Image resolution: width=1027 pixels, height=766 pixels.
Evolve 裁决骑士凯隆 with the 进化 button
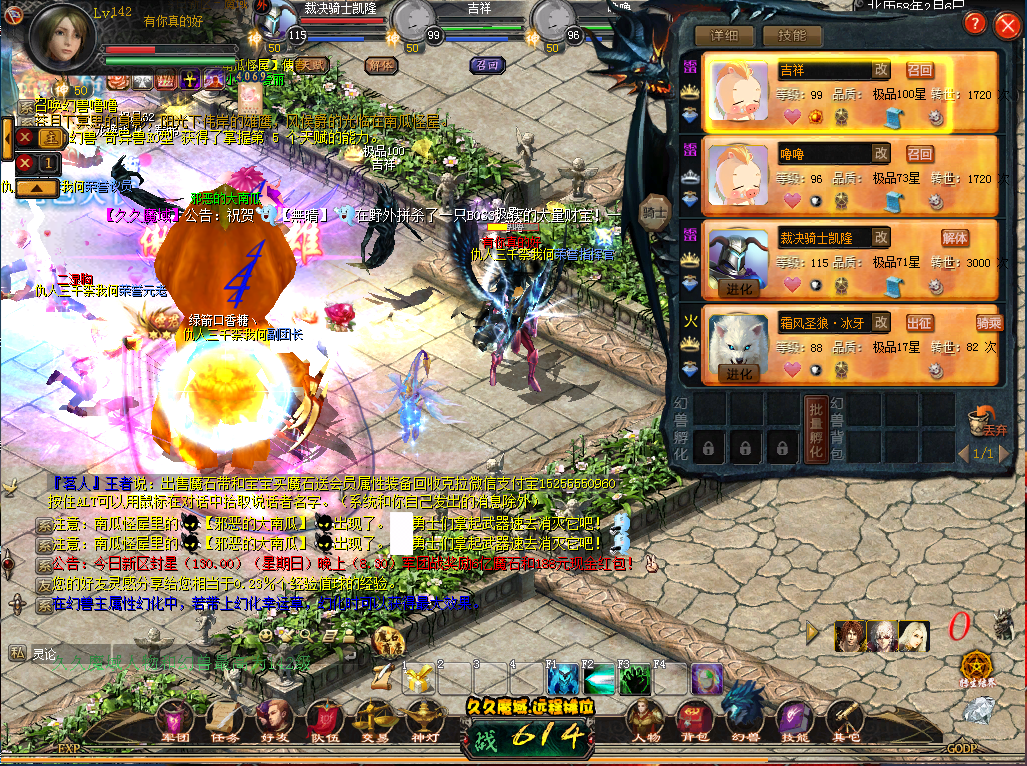click(739, 290)
